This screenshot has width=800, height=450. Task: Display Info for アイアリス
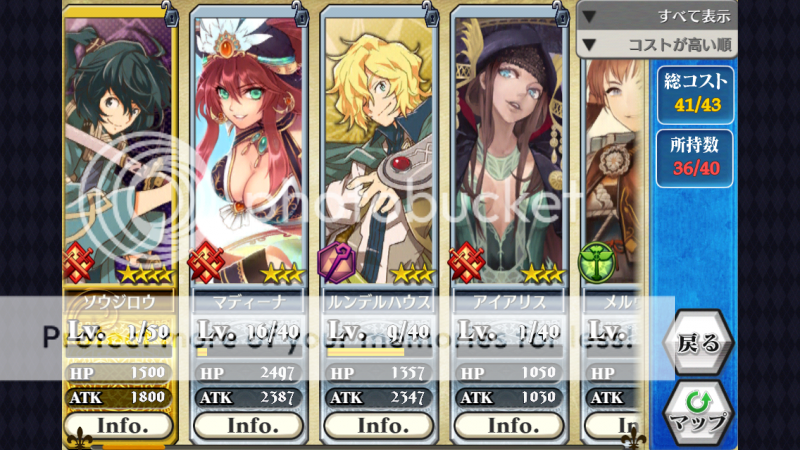512,425
